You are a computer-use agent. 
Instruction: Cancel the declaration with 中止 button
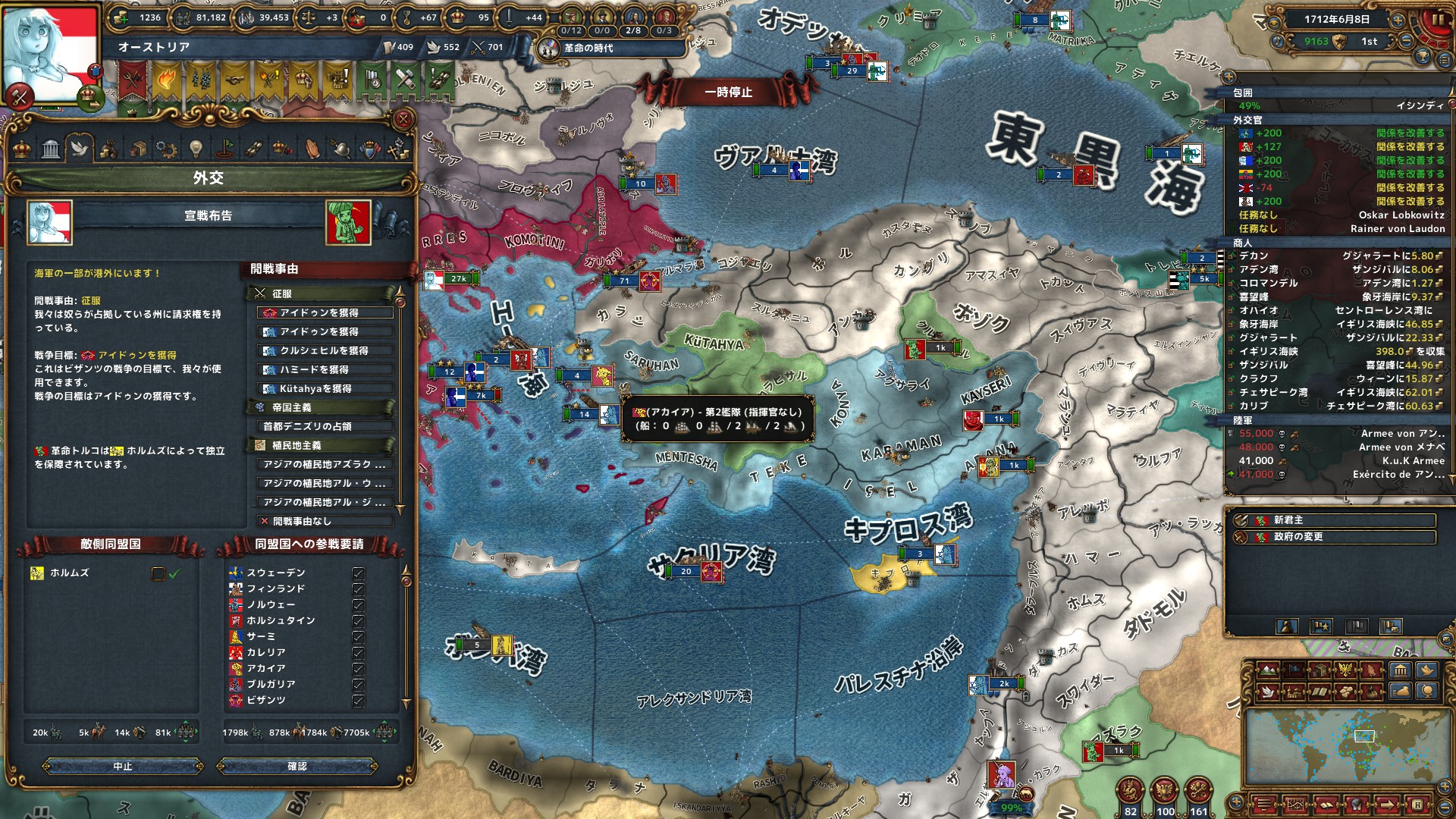click(x=123, y=767)
